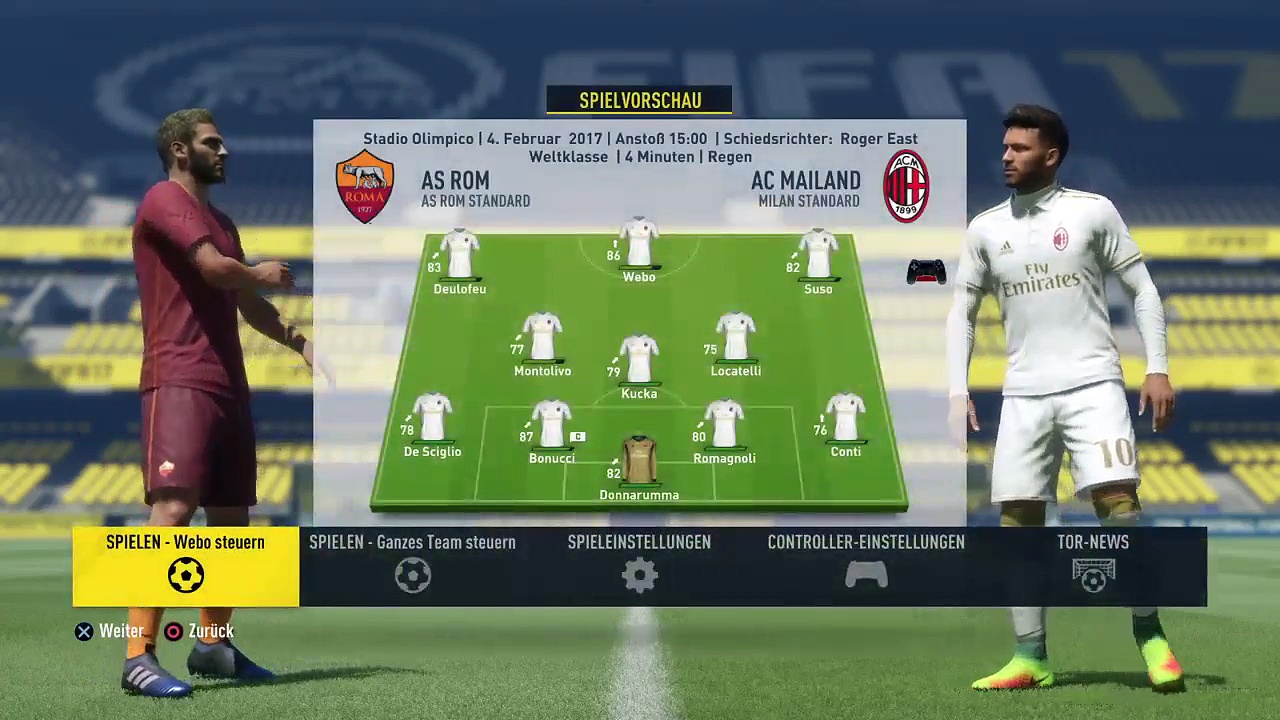This screenshot has height=720, width=1280.
Task: Select Montolivo's midfield shirt
Action: tap(542, 337)
